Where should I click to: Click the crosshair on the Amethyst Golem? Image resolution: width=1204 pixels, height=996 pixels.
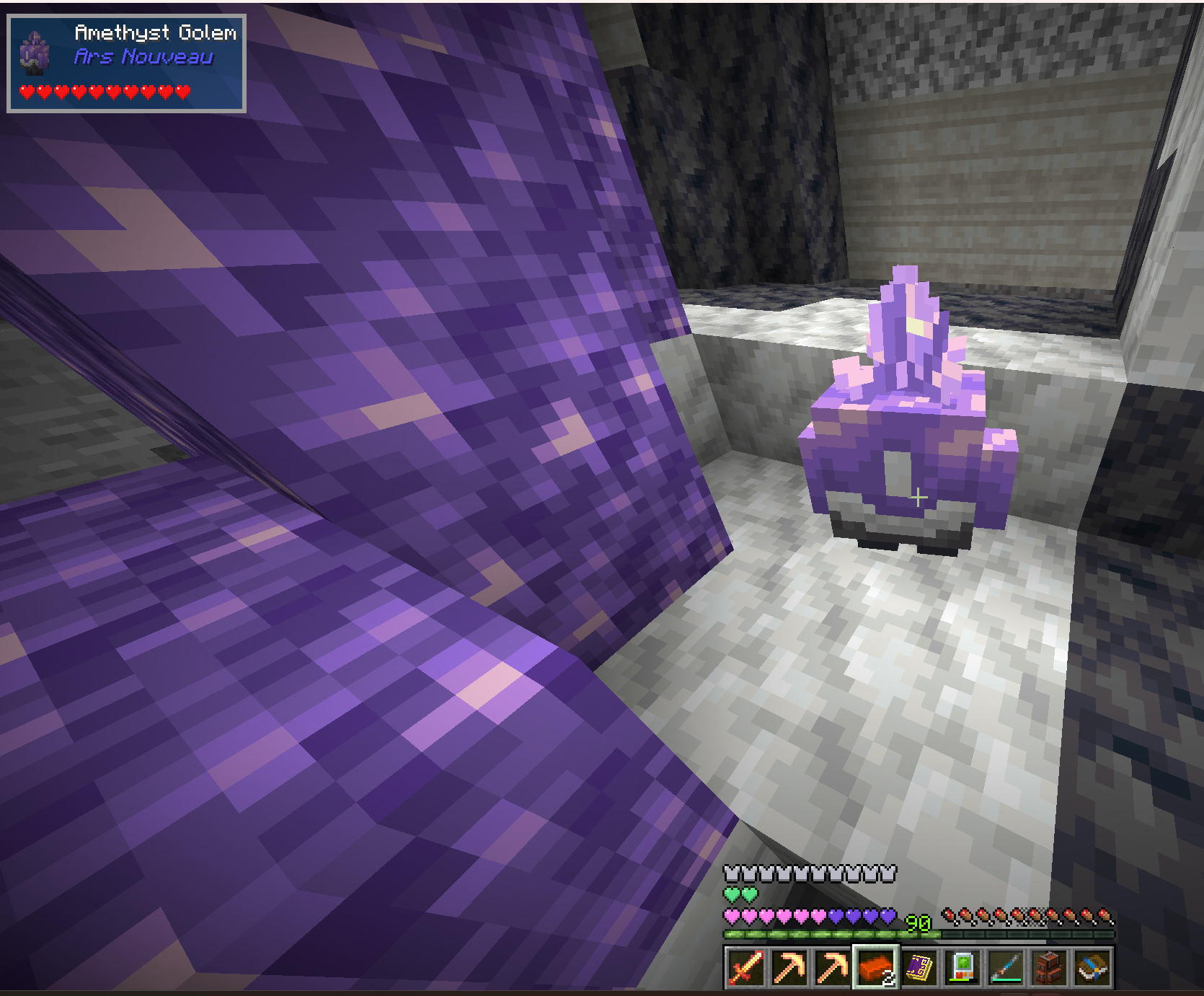click(917, 496)
